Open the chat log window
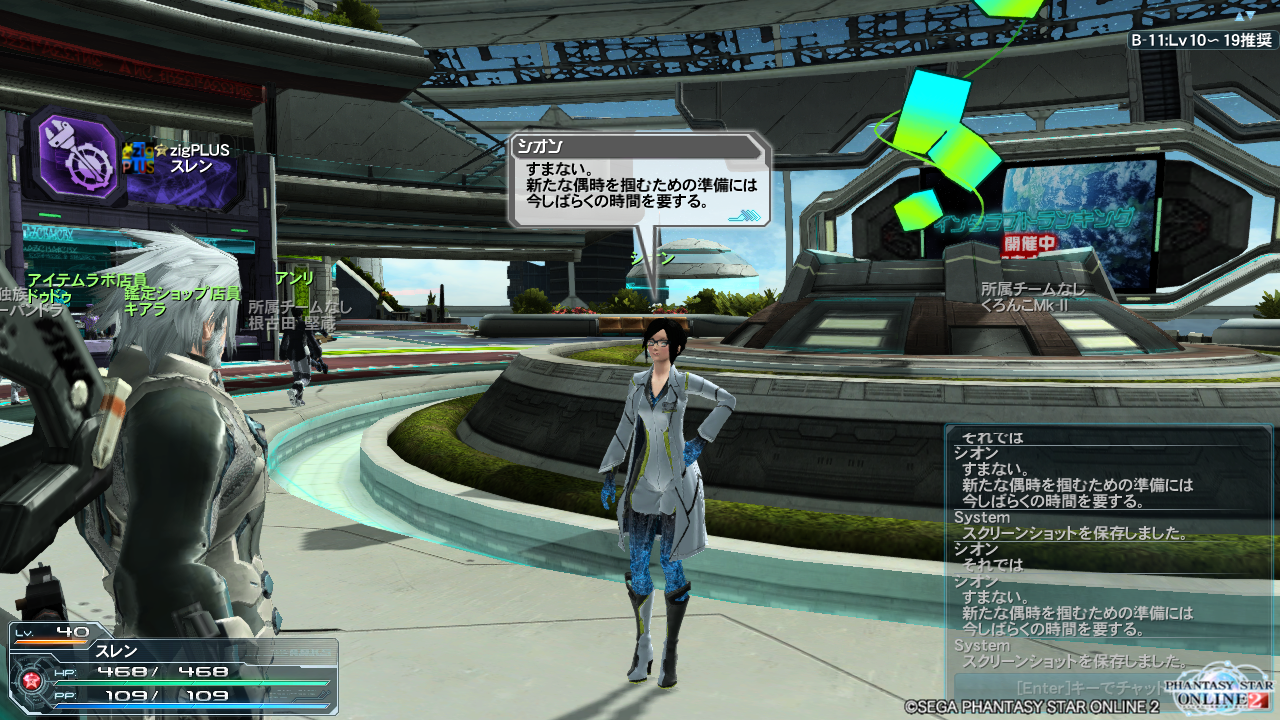 [1107, 548]
